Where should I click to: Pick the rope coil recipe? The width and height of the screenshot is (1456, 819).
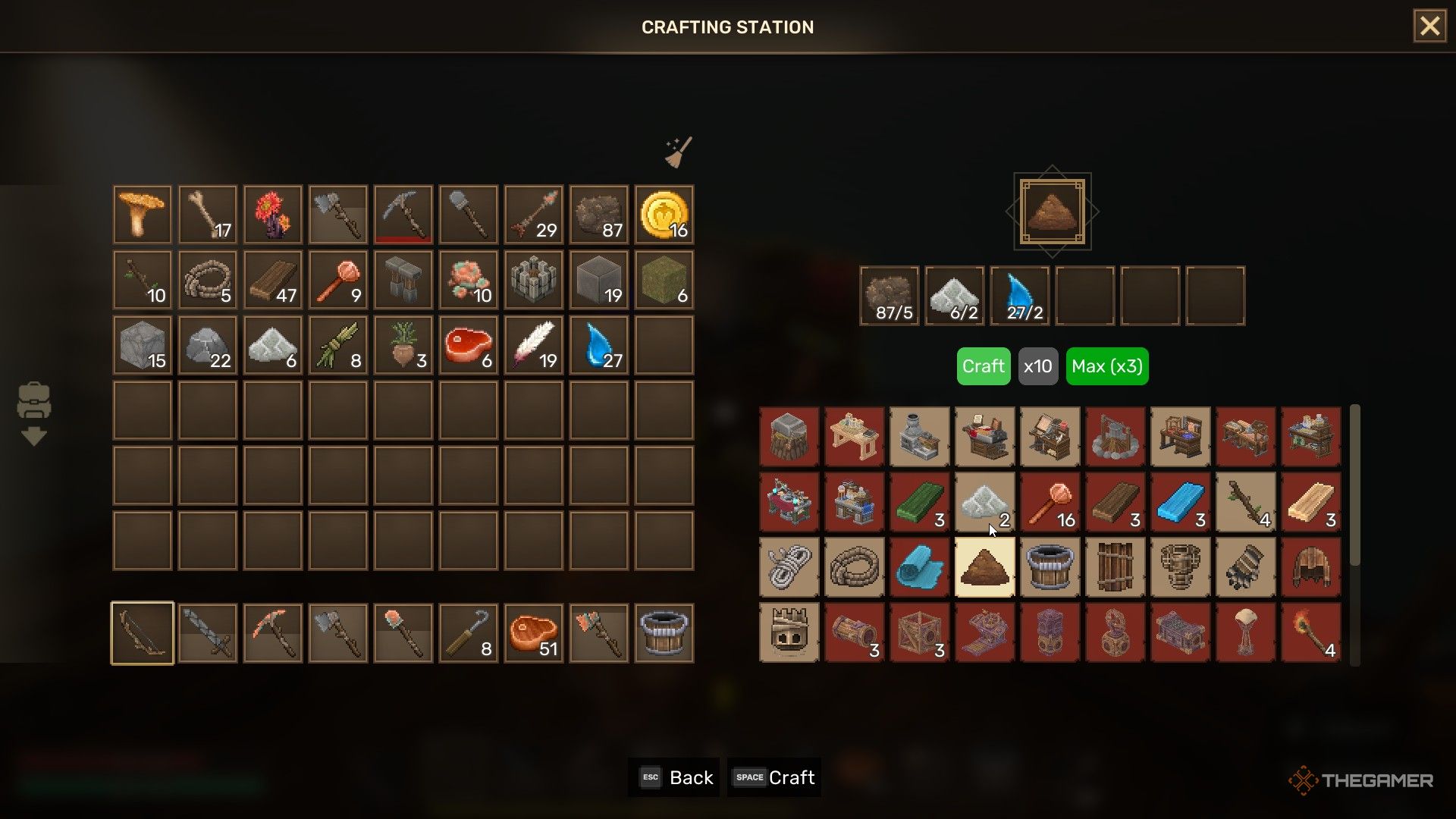[x=854, y=567]
